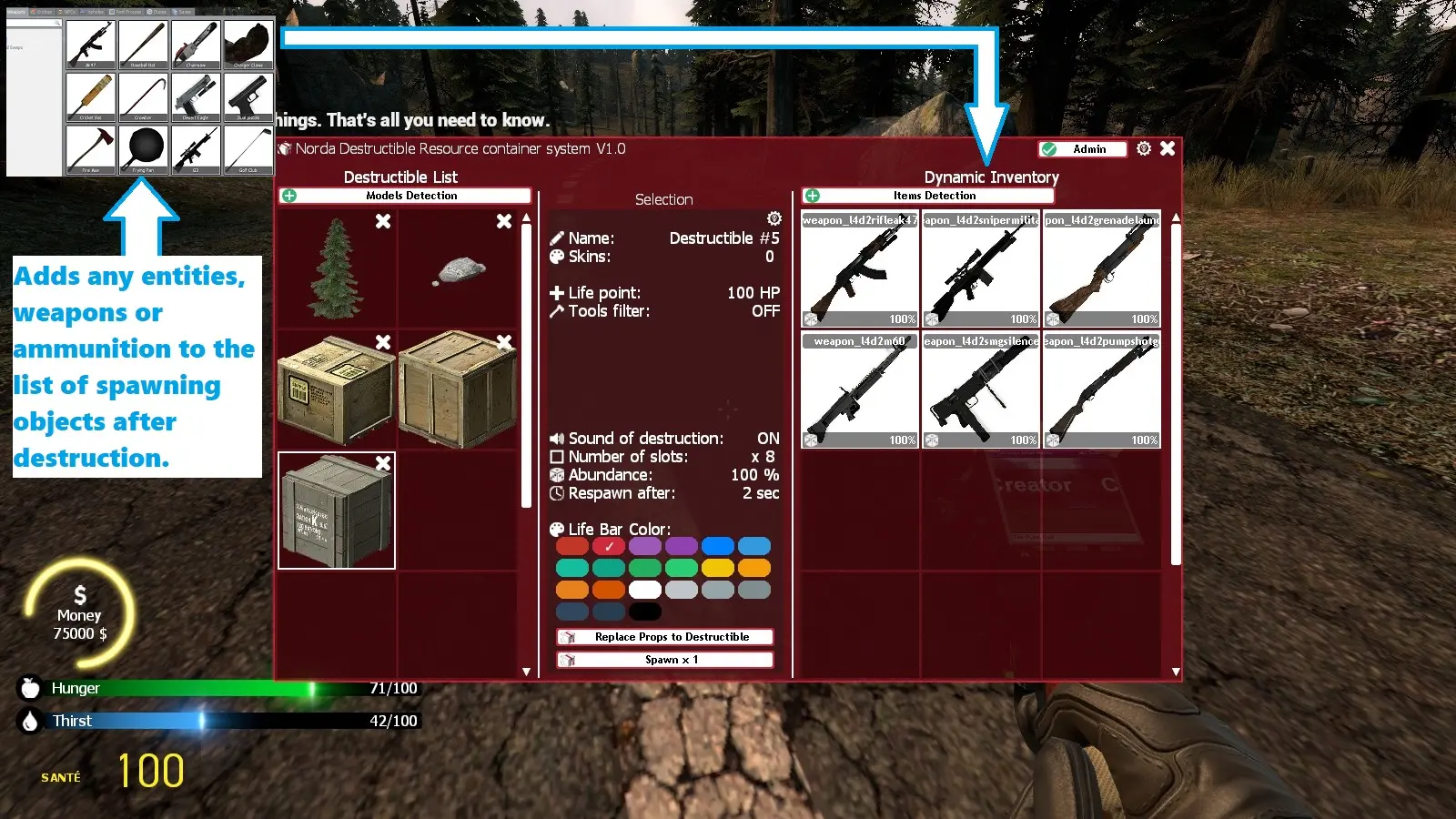Screen dimensions: 1456x819
Task: Click the pencil icon beside Name
Action: pyautogui.click(x=558, y=238)
